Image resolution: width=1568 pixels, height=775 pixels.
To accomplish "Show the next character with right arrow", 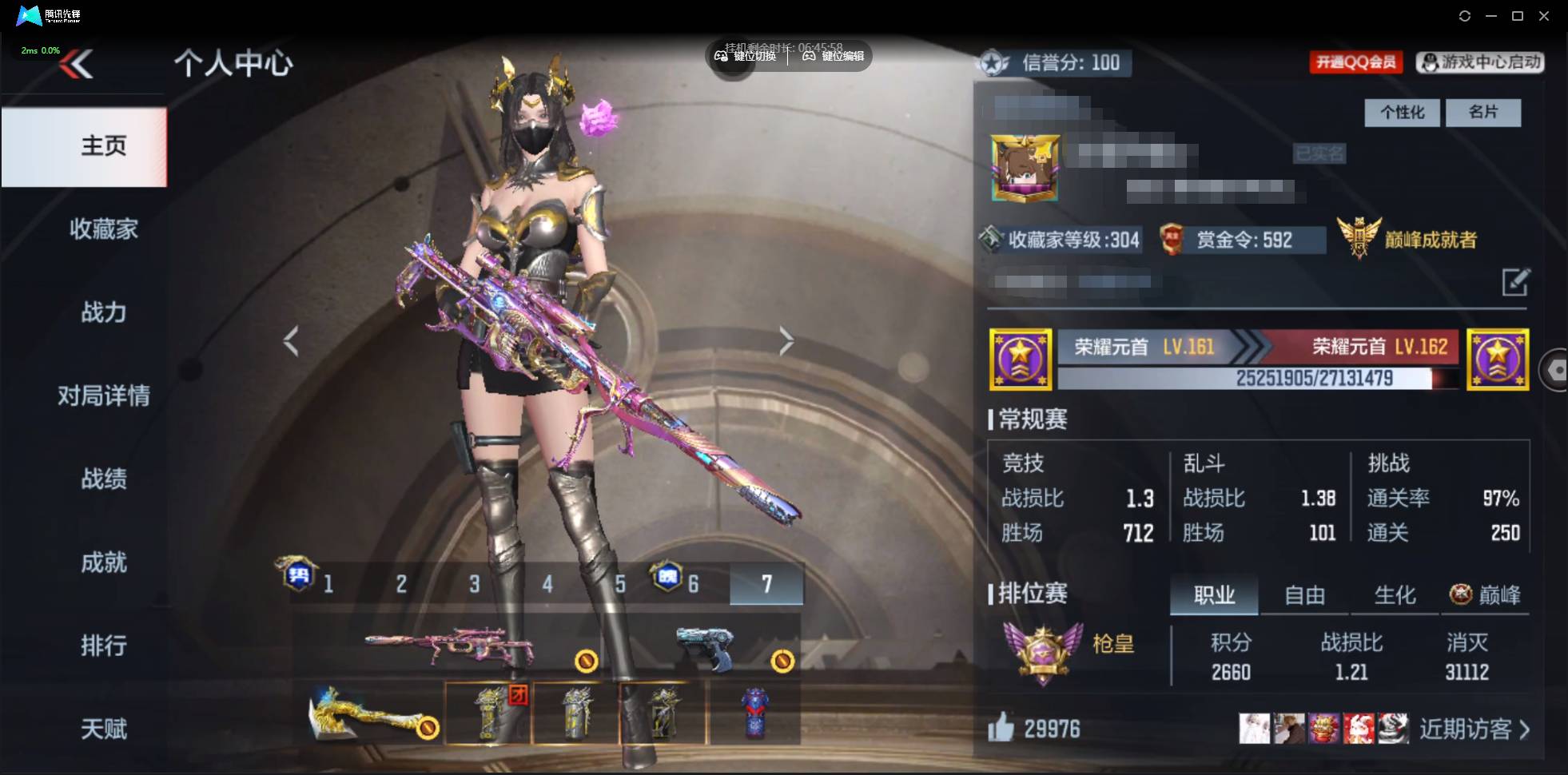I will (x=786, y=341).
